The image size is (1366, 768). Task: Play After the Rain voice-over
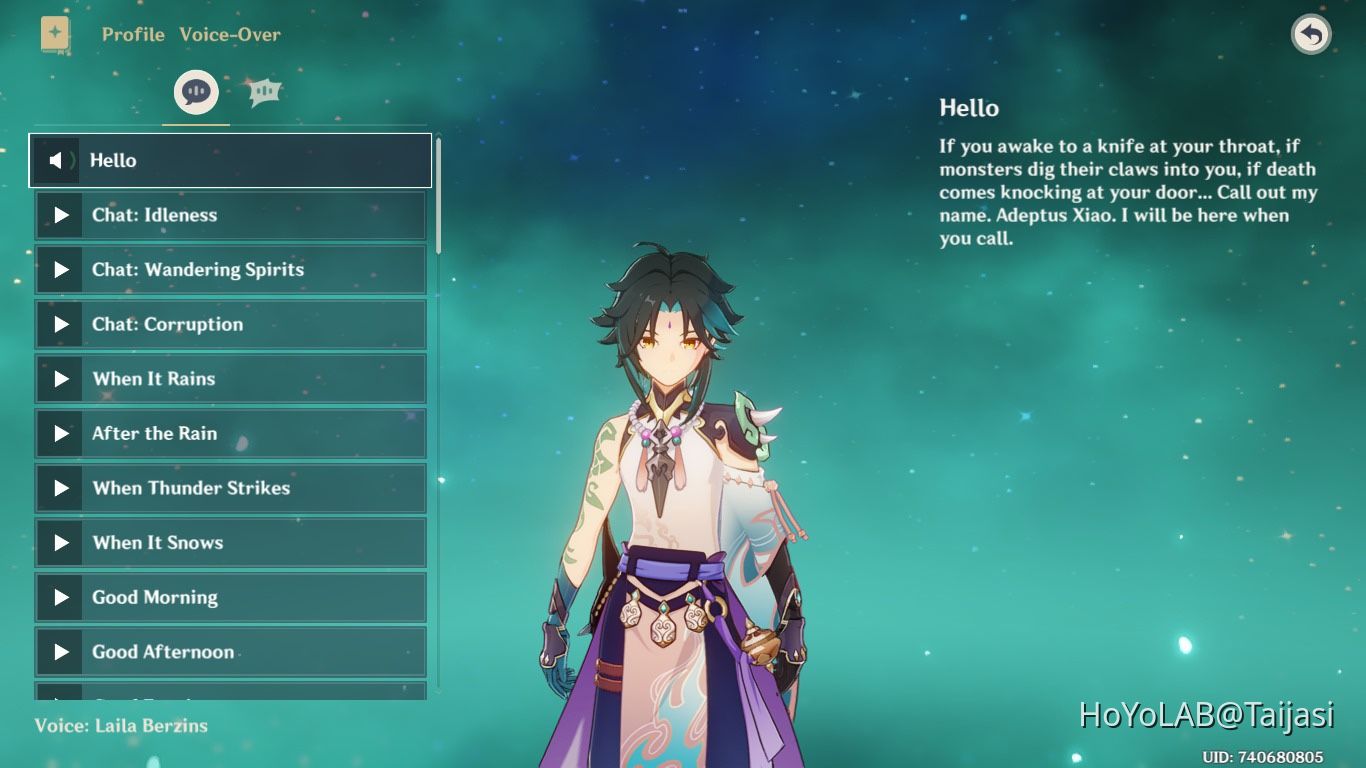[x=230, y=434]
